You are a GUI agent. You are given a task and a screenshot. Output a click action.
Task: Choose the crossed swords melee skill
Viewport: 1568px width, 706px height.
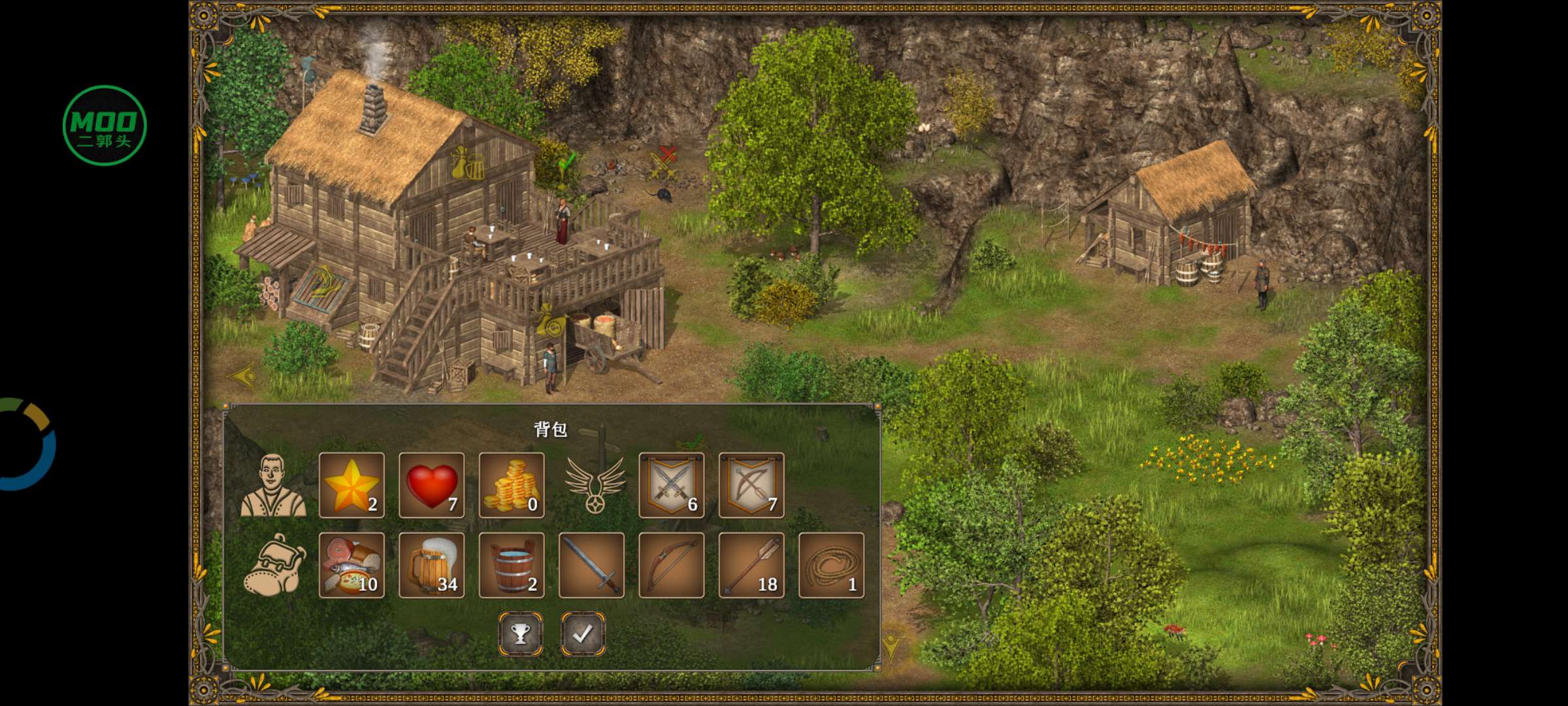672,485
